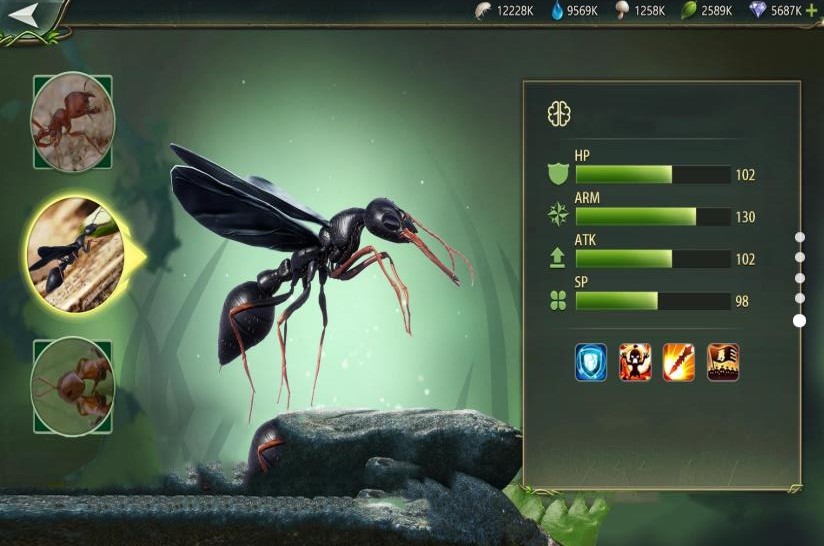Open the blue shield skill
This screenshot has width=824, height=546.
[x=591, y=362]
